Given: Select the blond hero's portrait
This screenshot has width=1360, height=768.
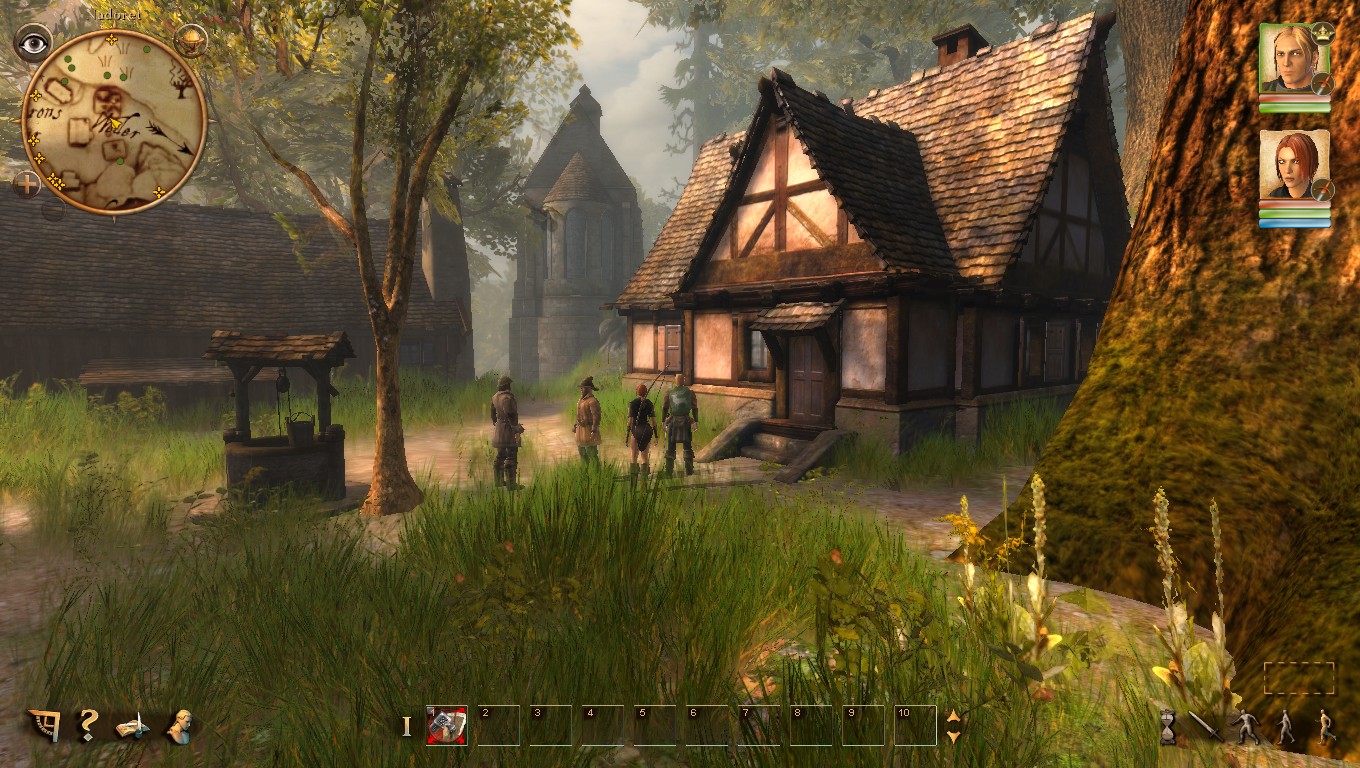Looking at the screenshot, I should (1293, 60).
